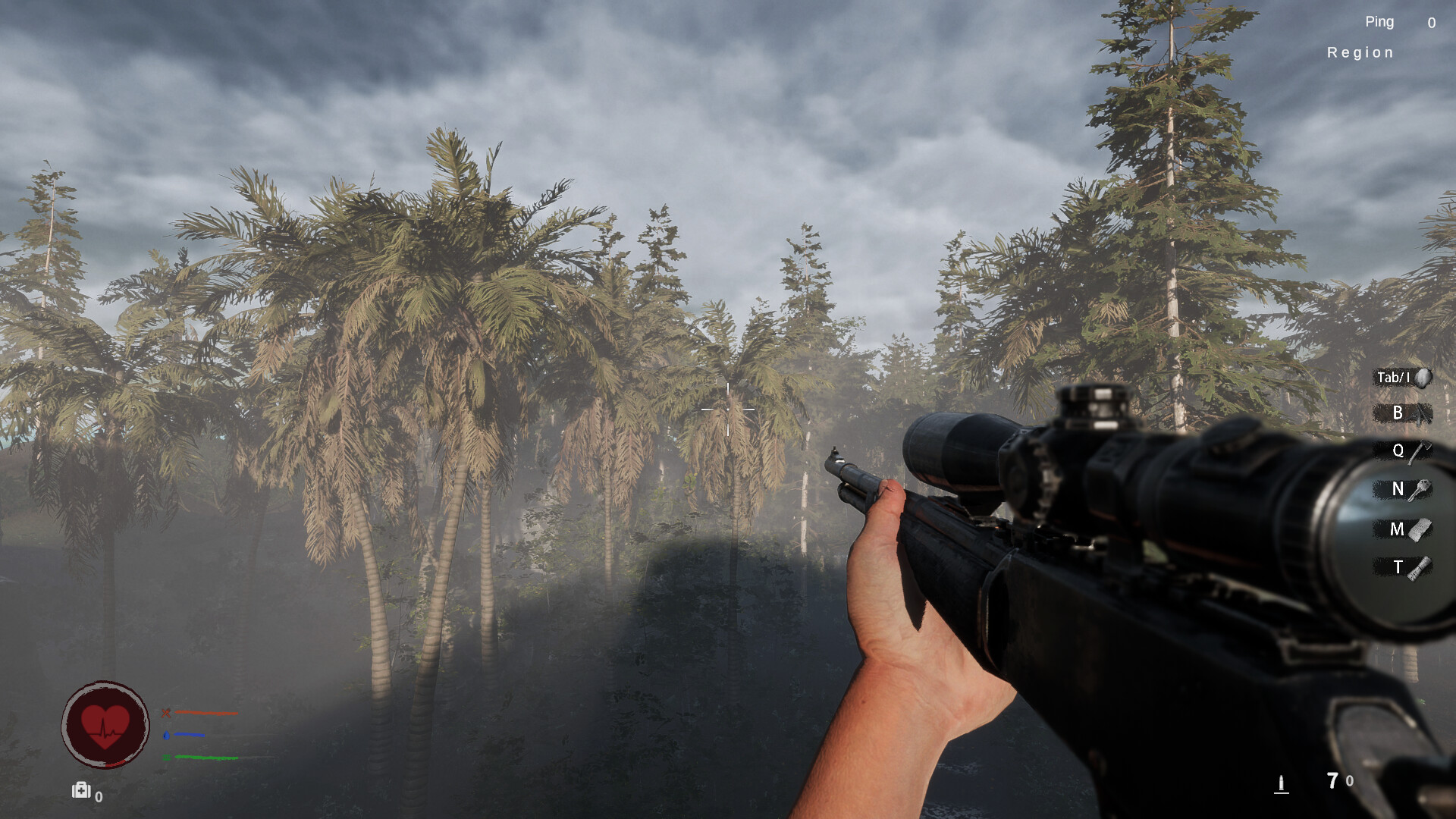Click the key icon shortcut
The width and height of the screenshot is (1456, 819).
1420,490
